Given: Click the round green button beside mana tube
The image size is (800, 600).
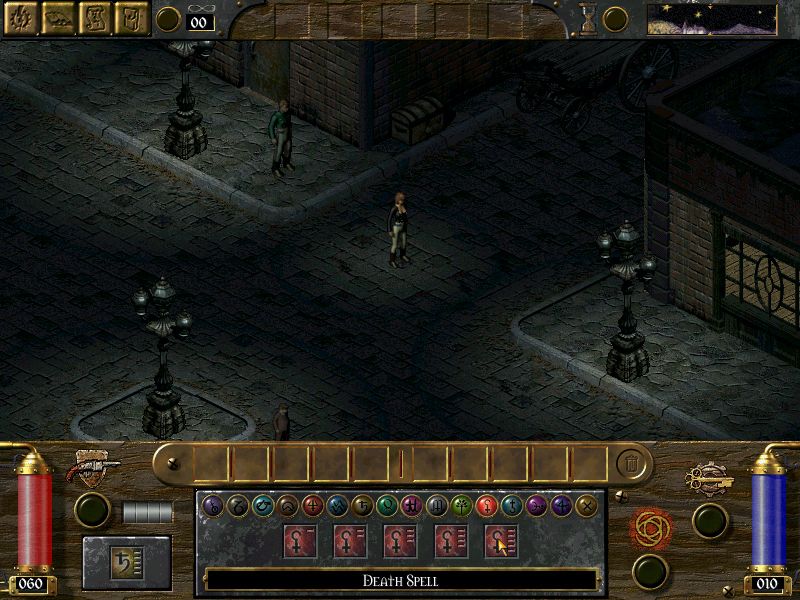Looking at the screenshot, I should (x=710, y=520).
